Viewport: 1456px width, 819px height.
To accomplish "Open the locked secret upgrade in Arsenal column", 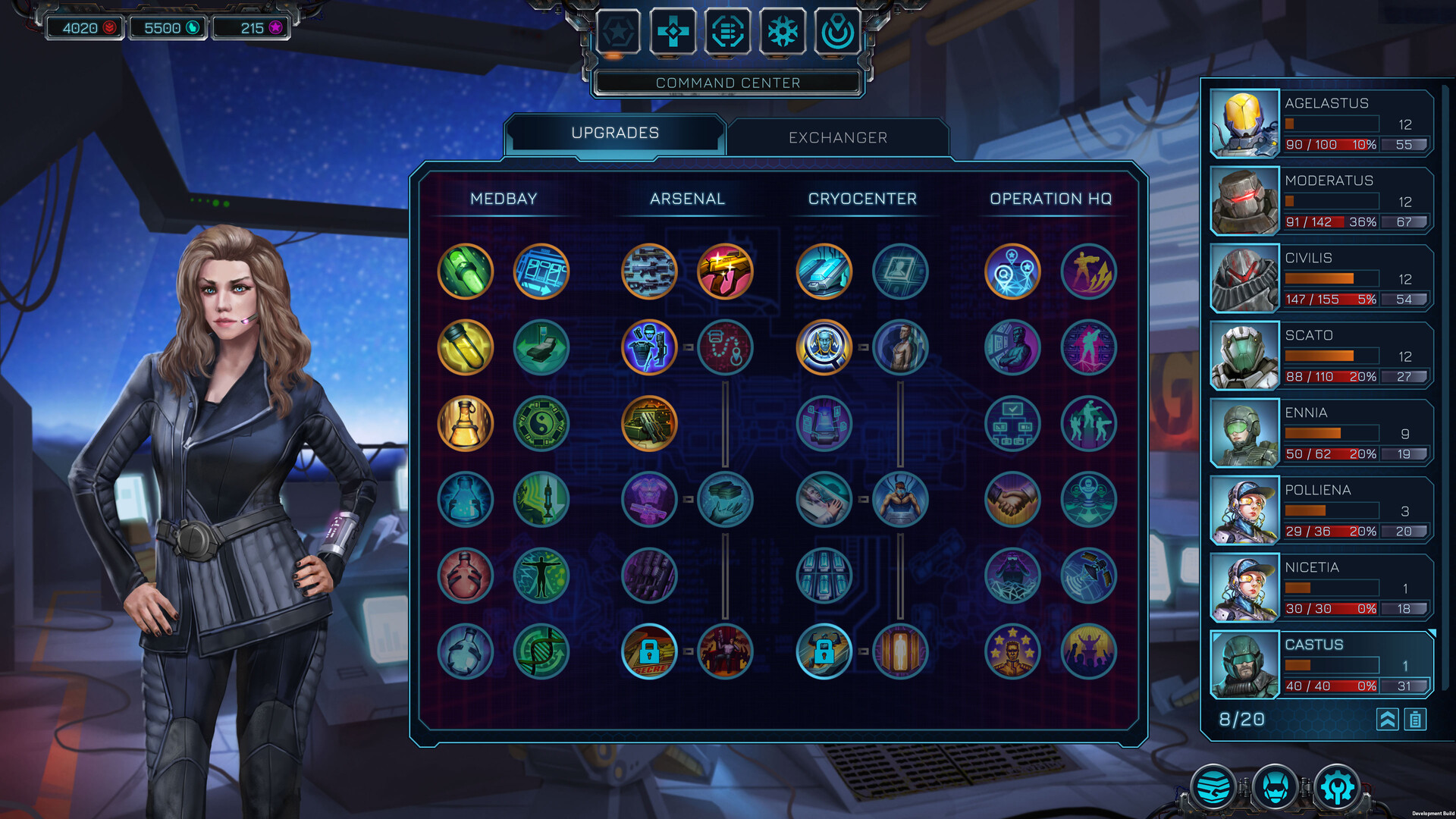I will (649, 651).
